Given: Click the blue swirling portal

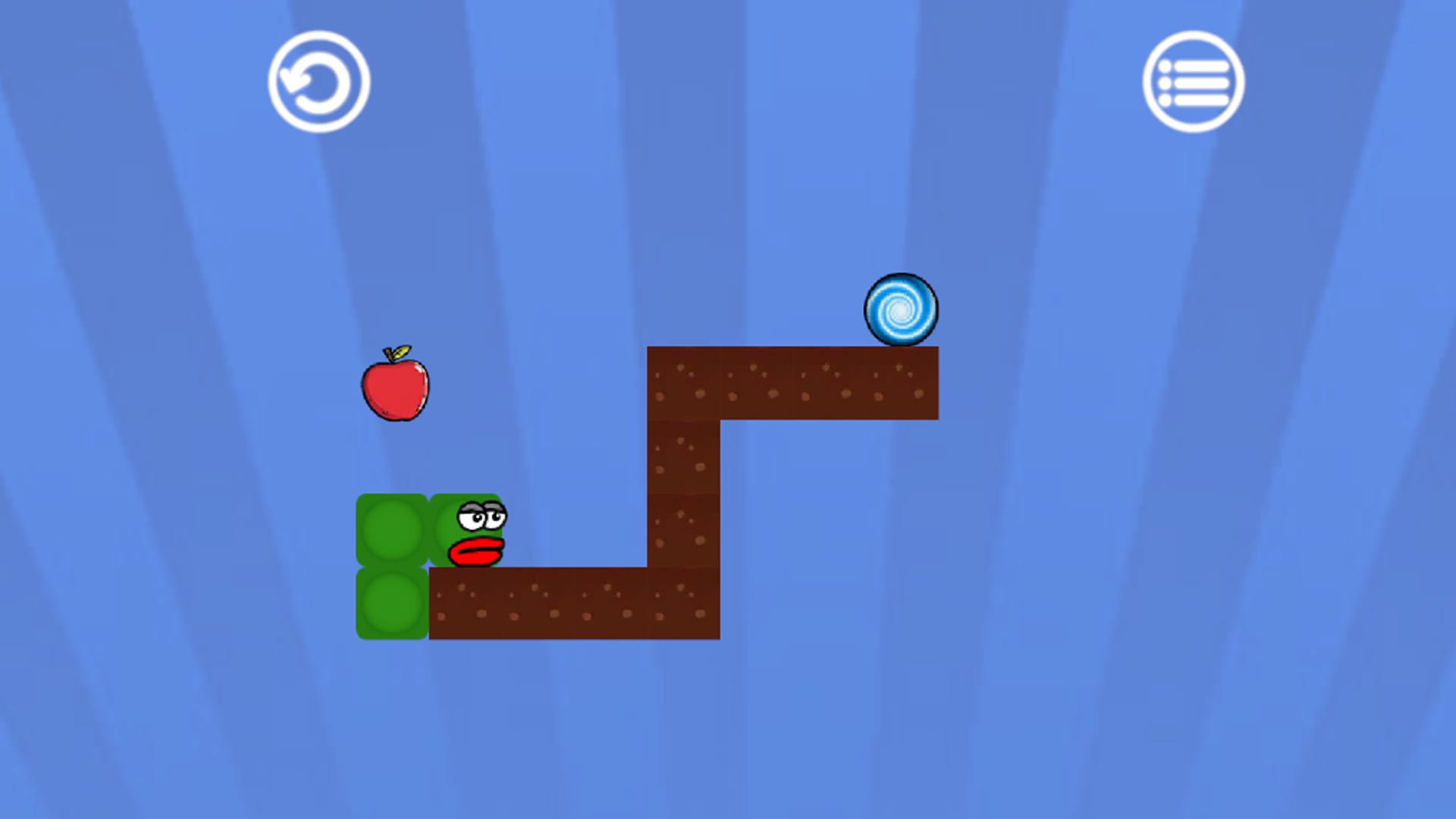Looking at the screenshot, I should point(901,310).
